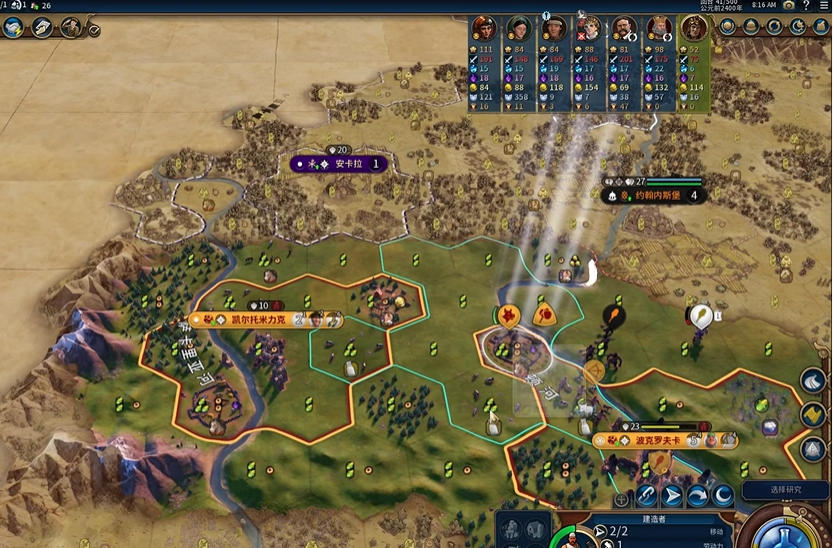
Task: Select the 选择研究 notification button
Action: tap(786, 490)
